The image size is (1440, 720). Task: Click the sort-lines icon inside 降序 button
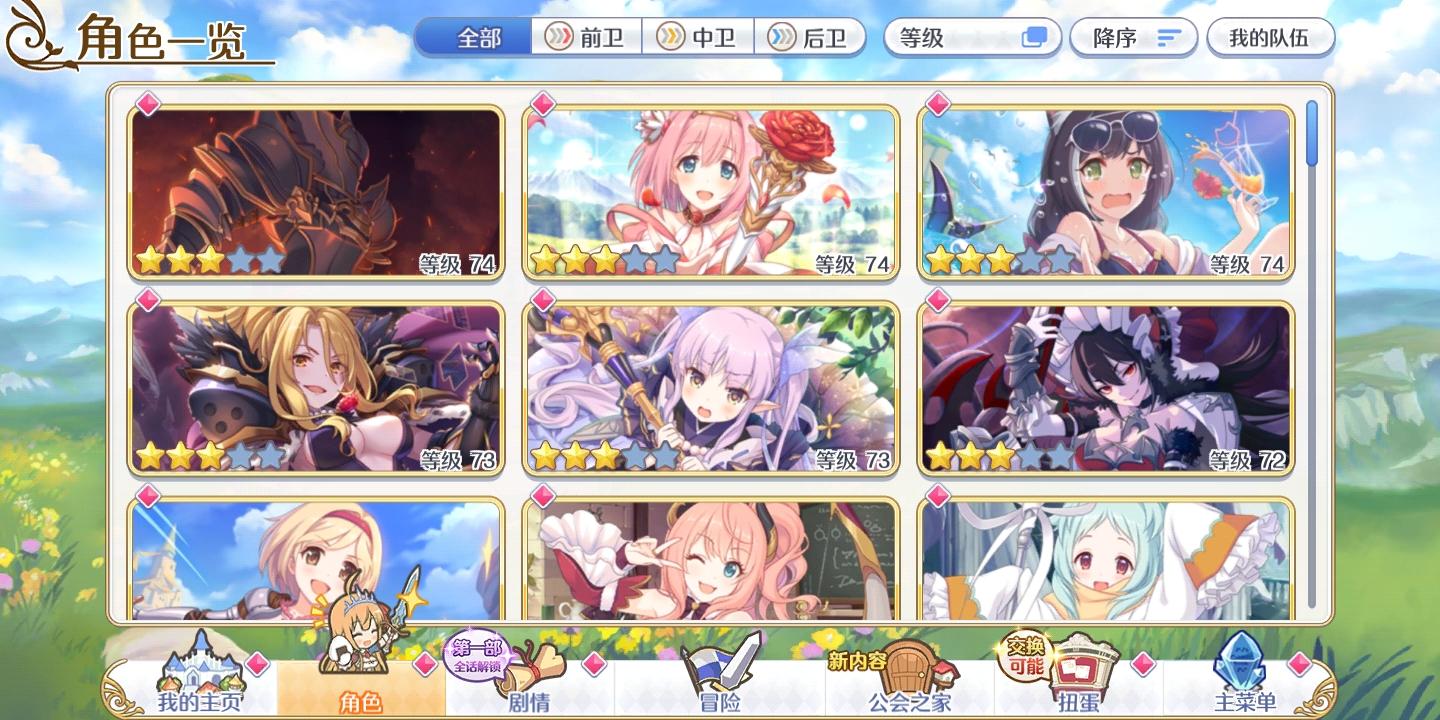[1166, 37]
